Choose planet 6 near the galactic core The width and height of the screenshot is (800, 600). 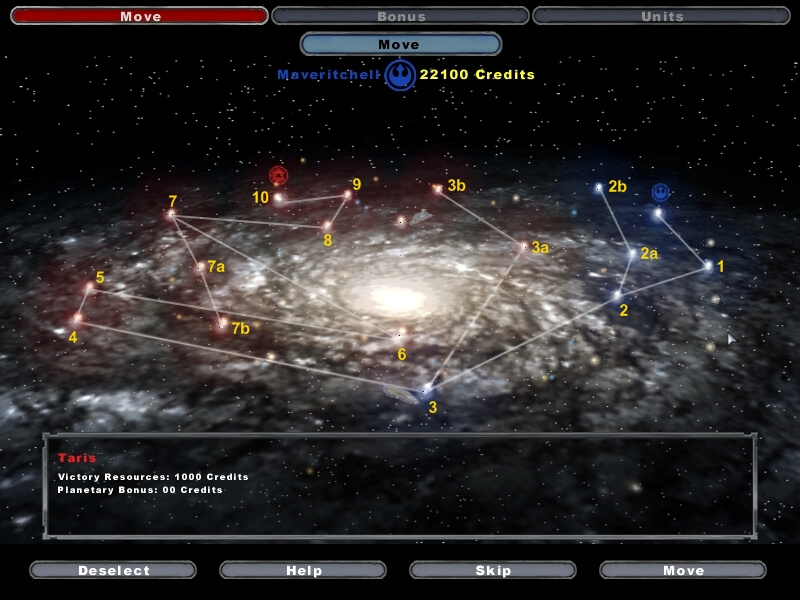[x=399, y=335]
